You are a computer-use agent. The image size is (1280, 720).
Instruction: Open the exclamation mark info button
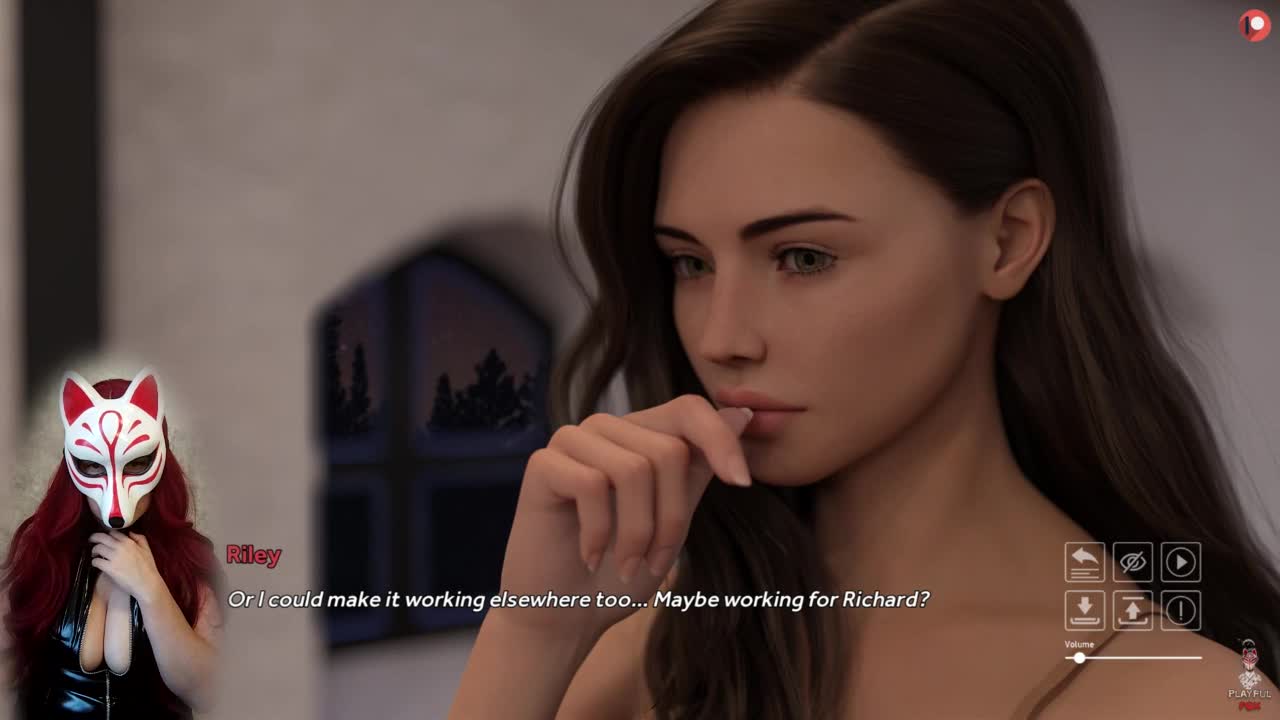(x=1180, y=610)
